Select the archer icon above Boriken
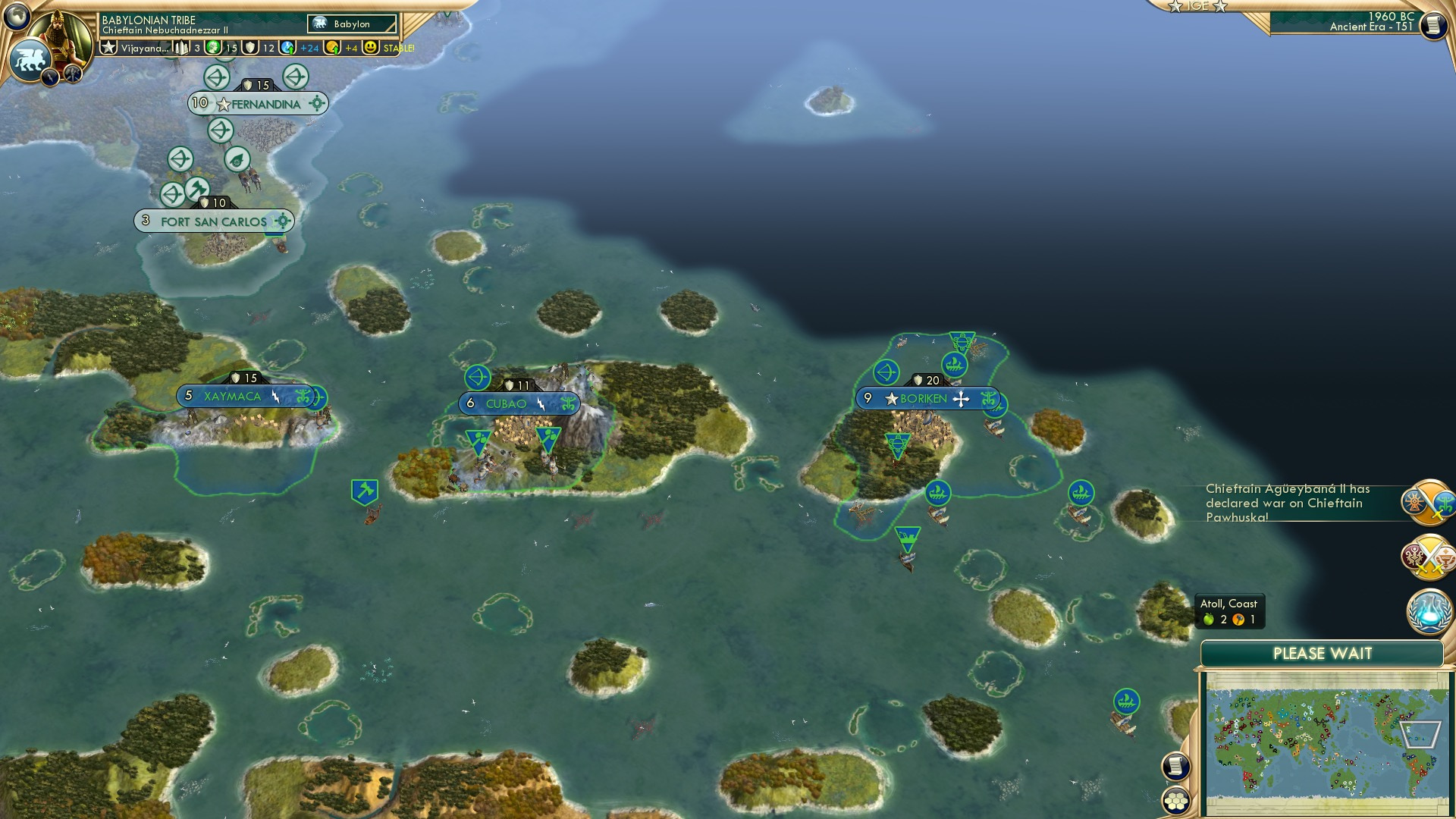The height and width of the screenshot is (819, 1456). 887,373
